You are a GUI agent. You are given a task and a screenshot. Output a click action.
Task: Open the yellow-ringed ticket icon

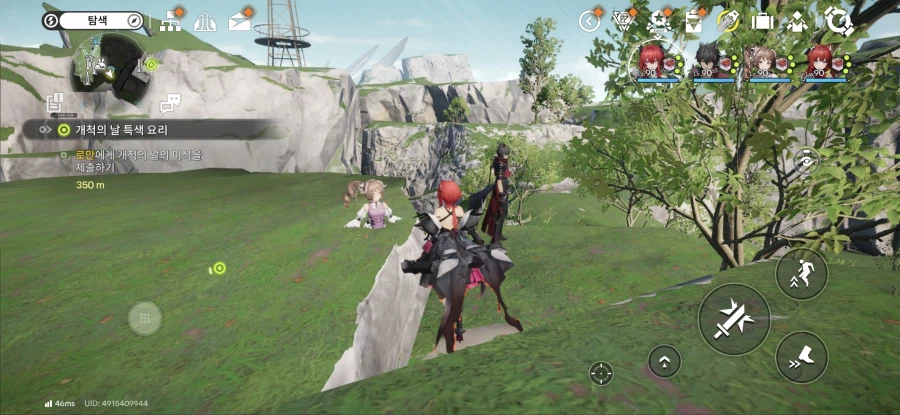tap(728, 20)
